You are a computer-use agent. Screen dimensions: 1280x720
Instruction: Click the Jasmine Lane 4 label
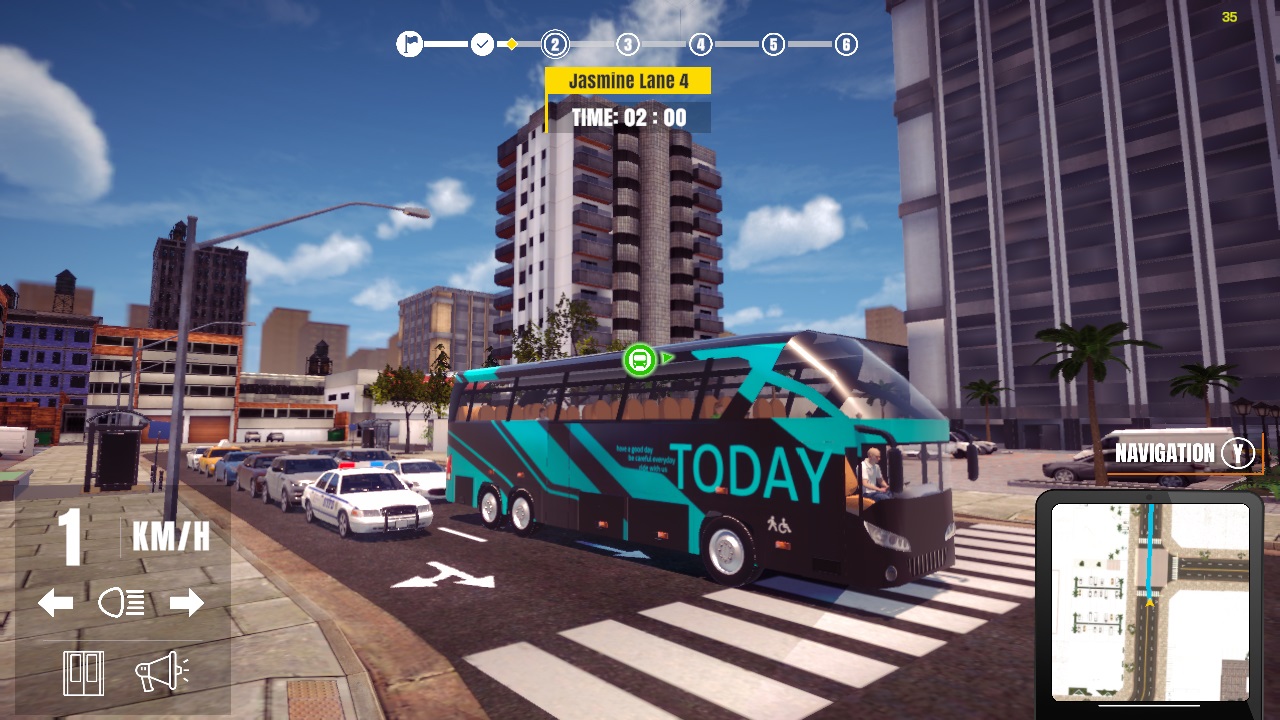pyautogui.click(x=627, y=81)
